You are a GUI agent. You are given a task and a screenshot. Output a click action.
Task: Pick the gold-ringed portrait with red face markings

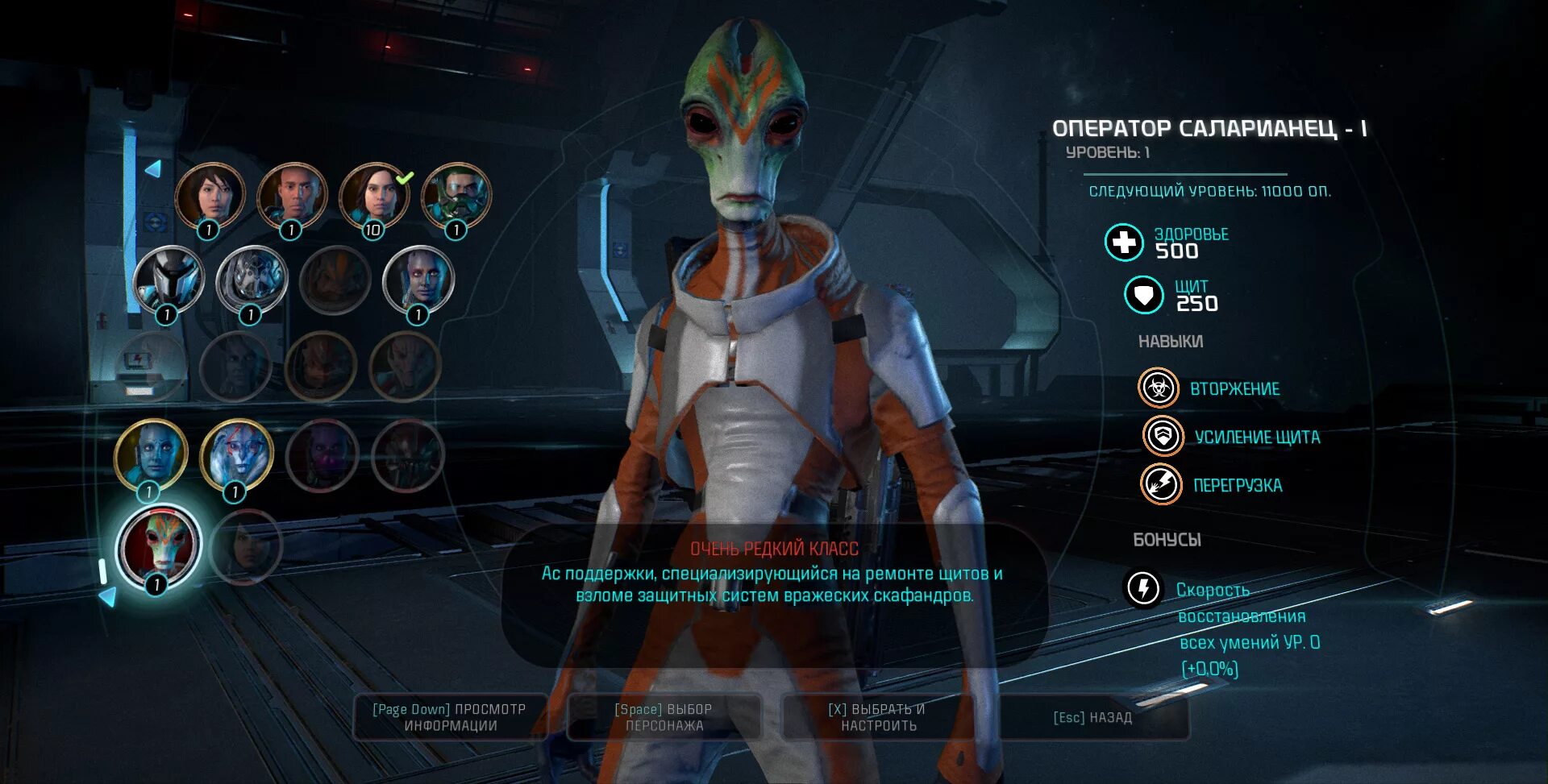pos(236,455)
